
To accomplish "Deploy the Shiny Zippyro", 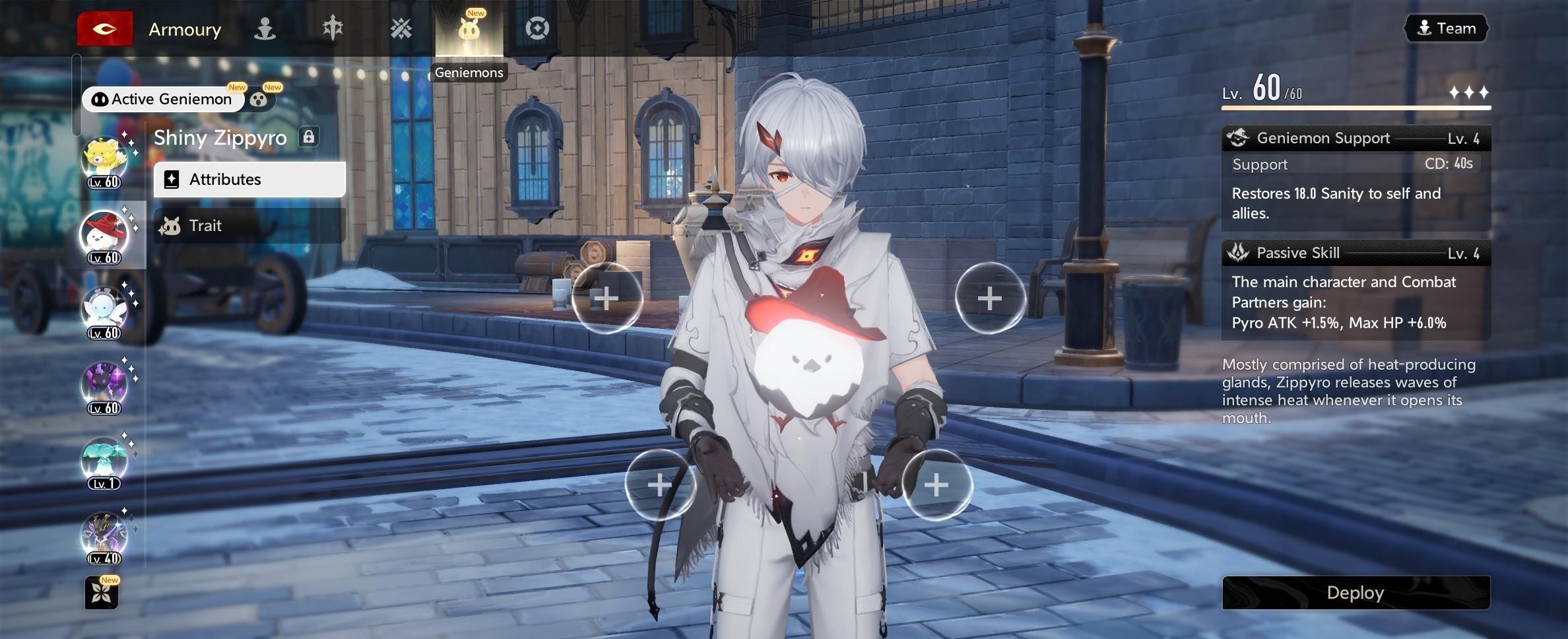I will pyautogui.click(x=1356, y=593).
